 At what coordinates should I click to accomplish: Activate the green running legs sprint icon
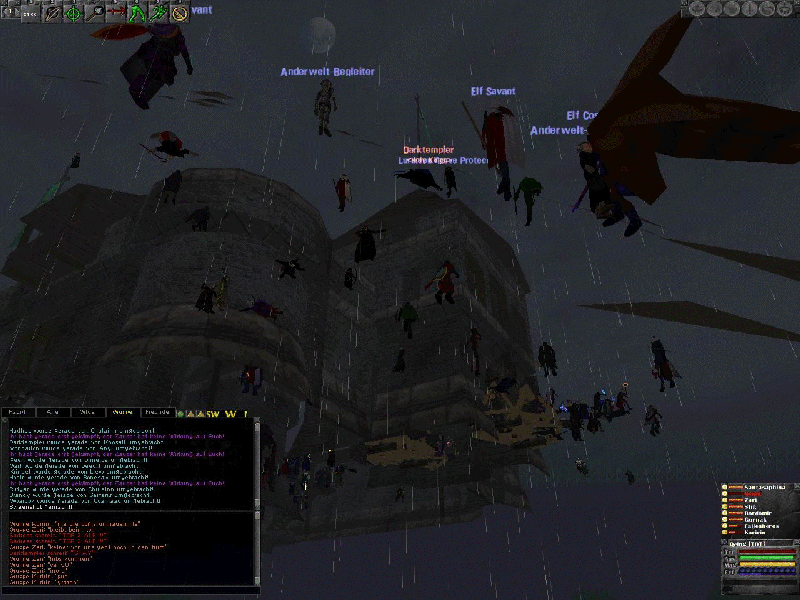pos(136,12)
